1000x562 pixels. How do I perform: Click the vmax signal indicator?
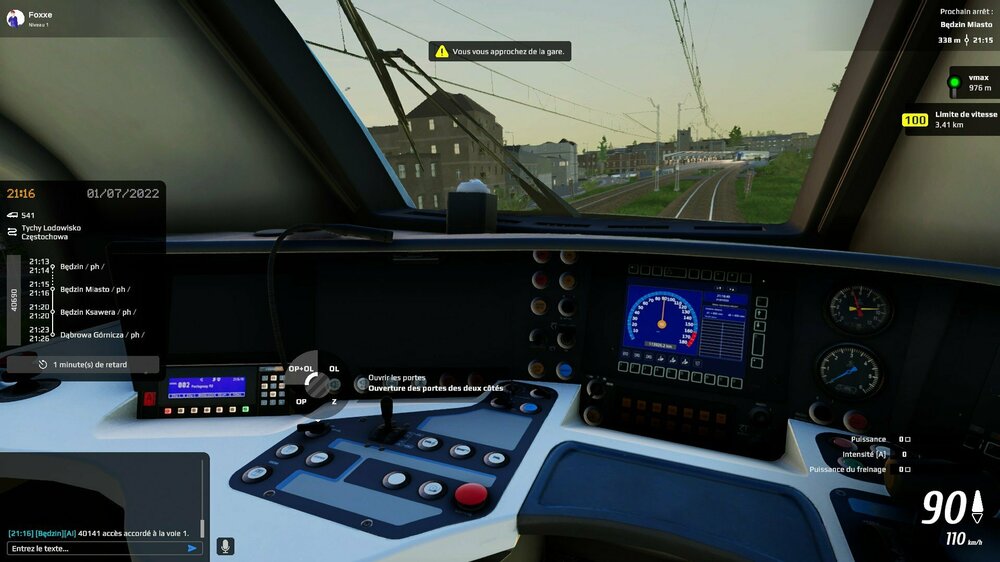coord(954,82)
